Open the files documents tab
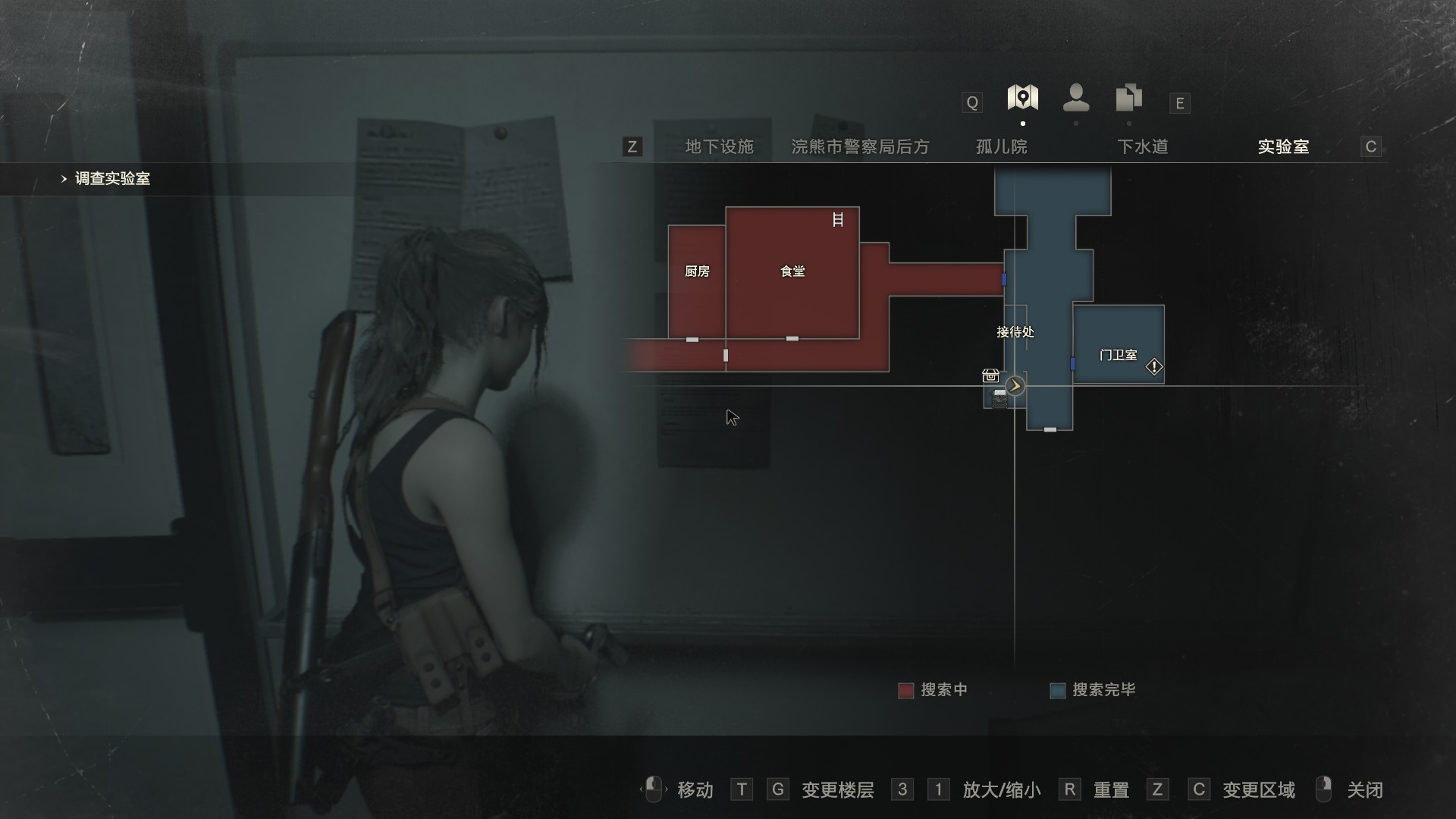The height and width of the screenshot is (819, 1456). (x=1129, y=98)
